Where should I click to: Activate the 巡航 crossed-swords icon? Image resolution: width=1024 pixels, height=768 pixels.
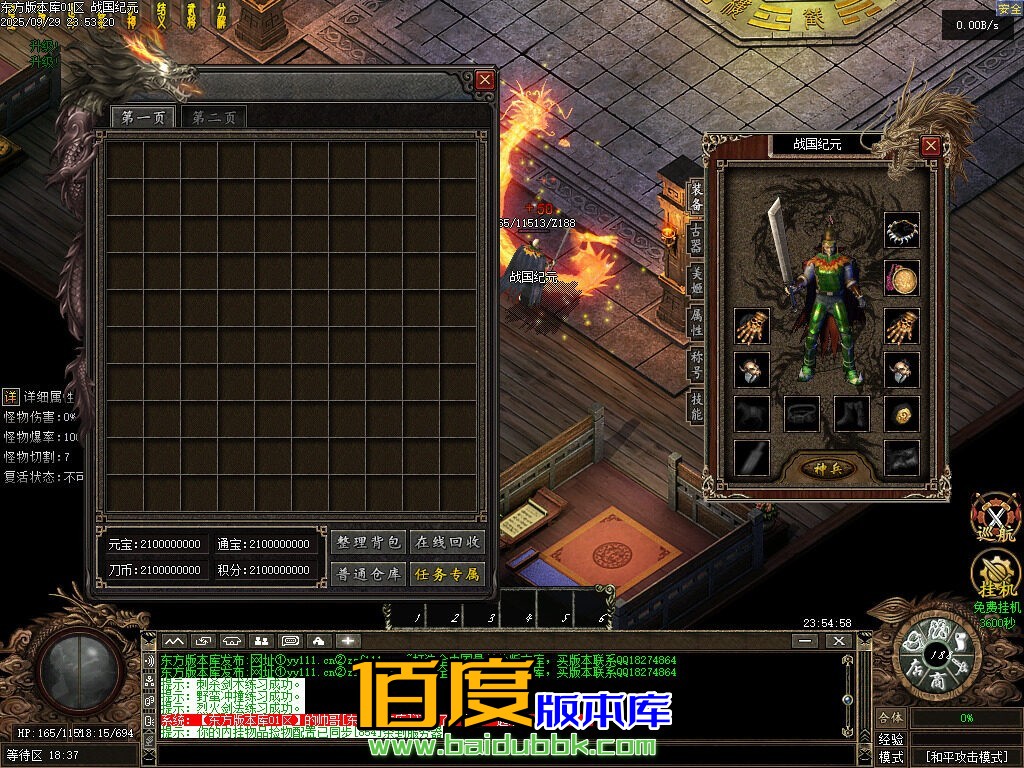tap(996, 516)
